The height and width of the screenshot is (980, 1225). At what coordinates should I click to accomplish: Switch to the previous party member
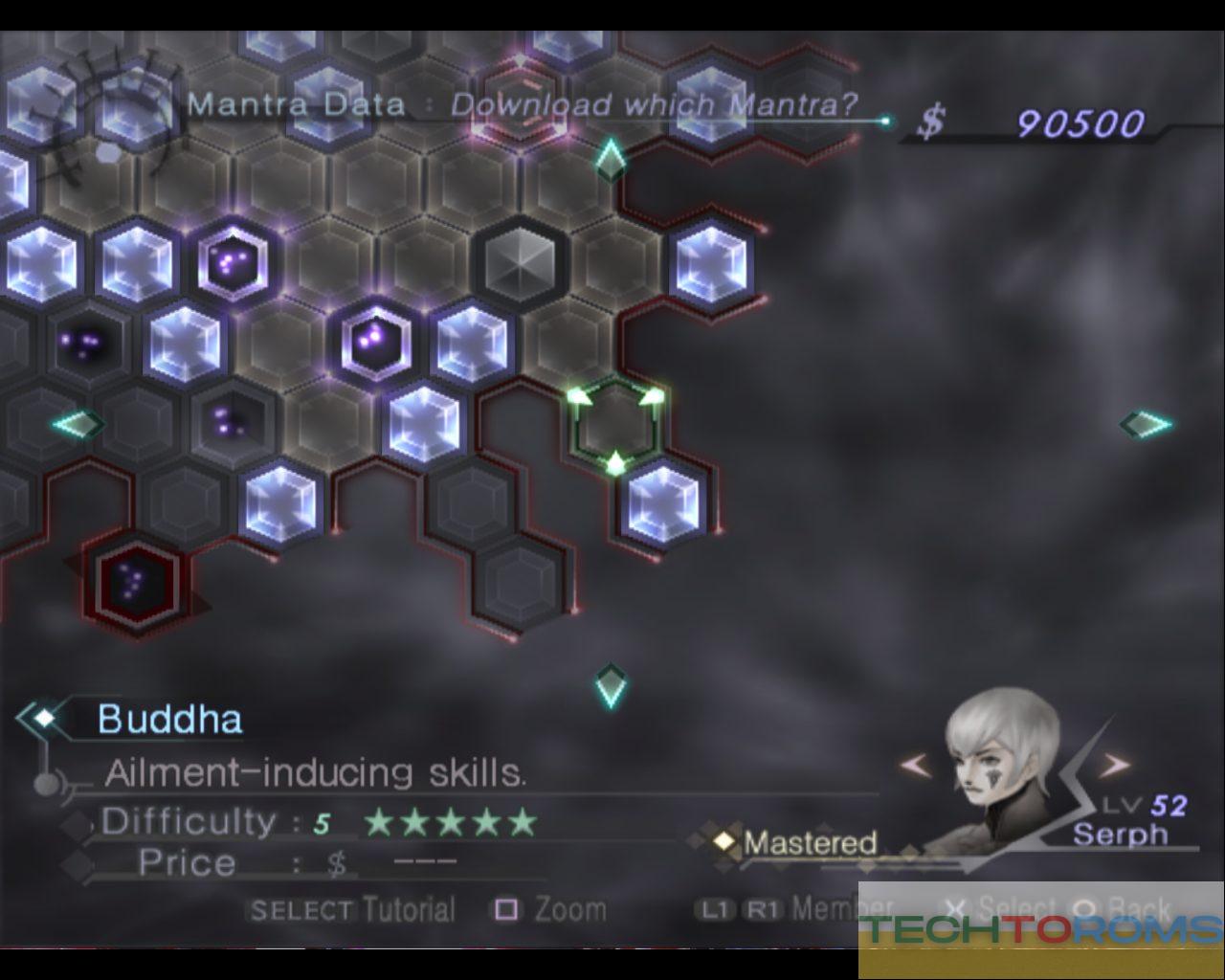[x=915, y=765]
